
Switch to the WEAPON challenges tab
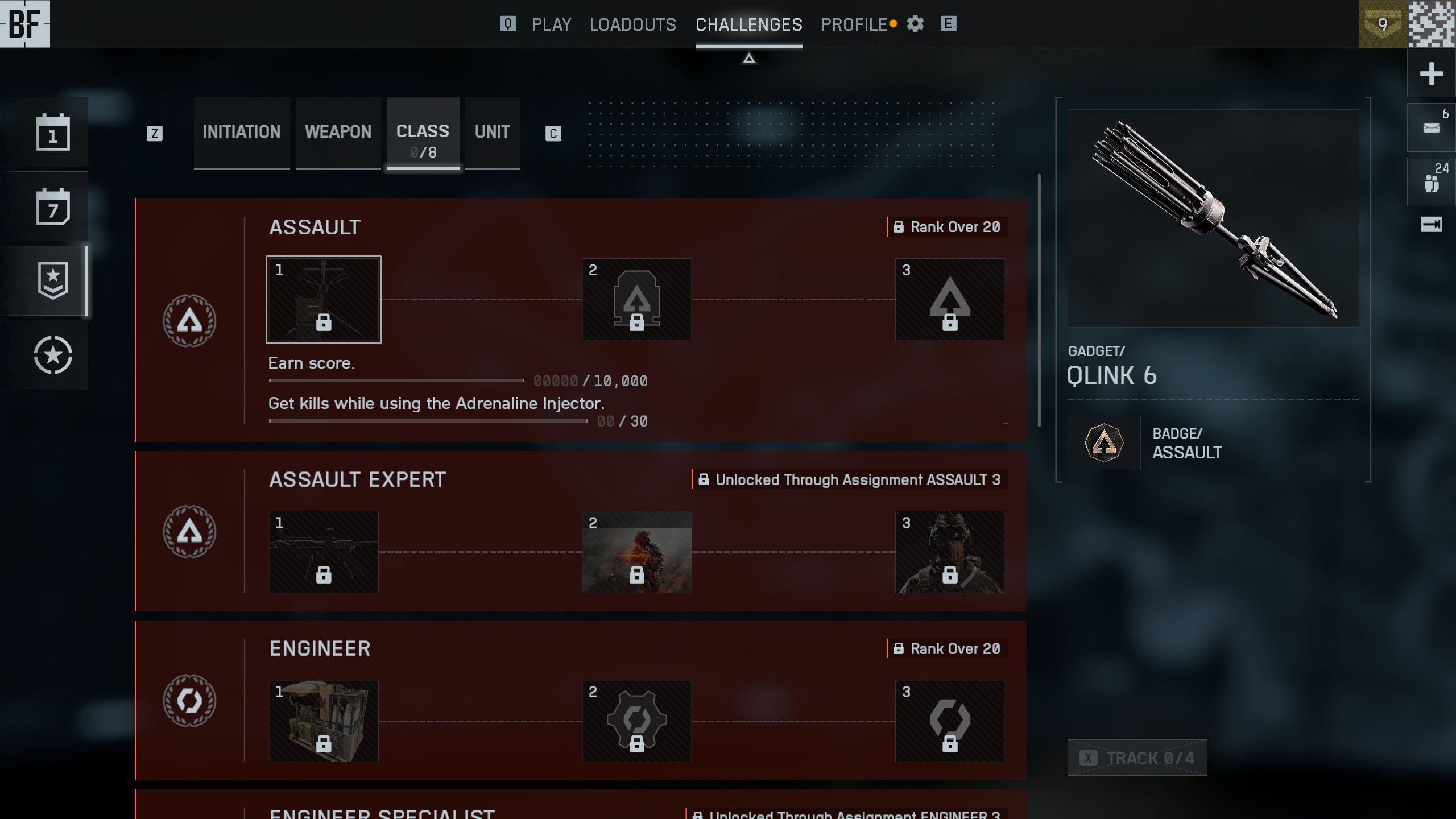(x=338, y=132)
